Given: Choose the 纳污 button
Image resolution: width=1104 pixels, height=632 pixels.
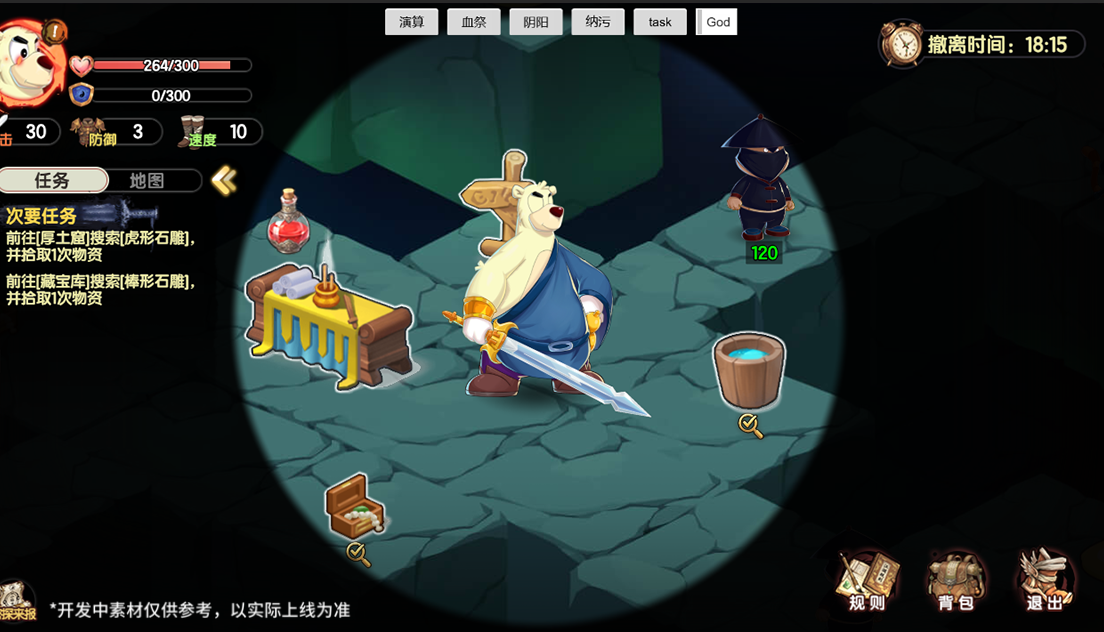Looking at the screenshot, I should [x=598, y=22].
